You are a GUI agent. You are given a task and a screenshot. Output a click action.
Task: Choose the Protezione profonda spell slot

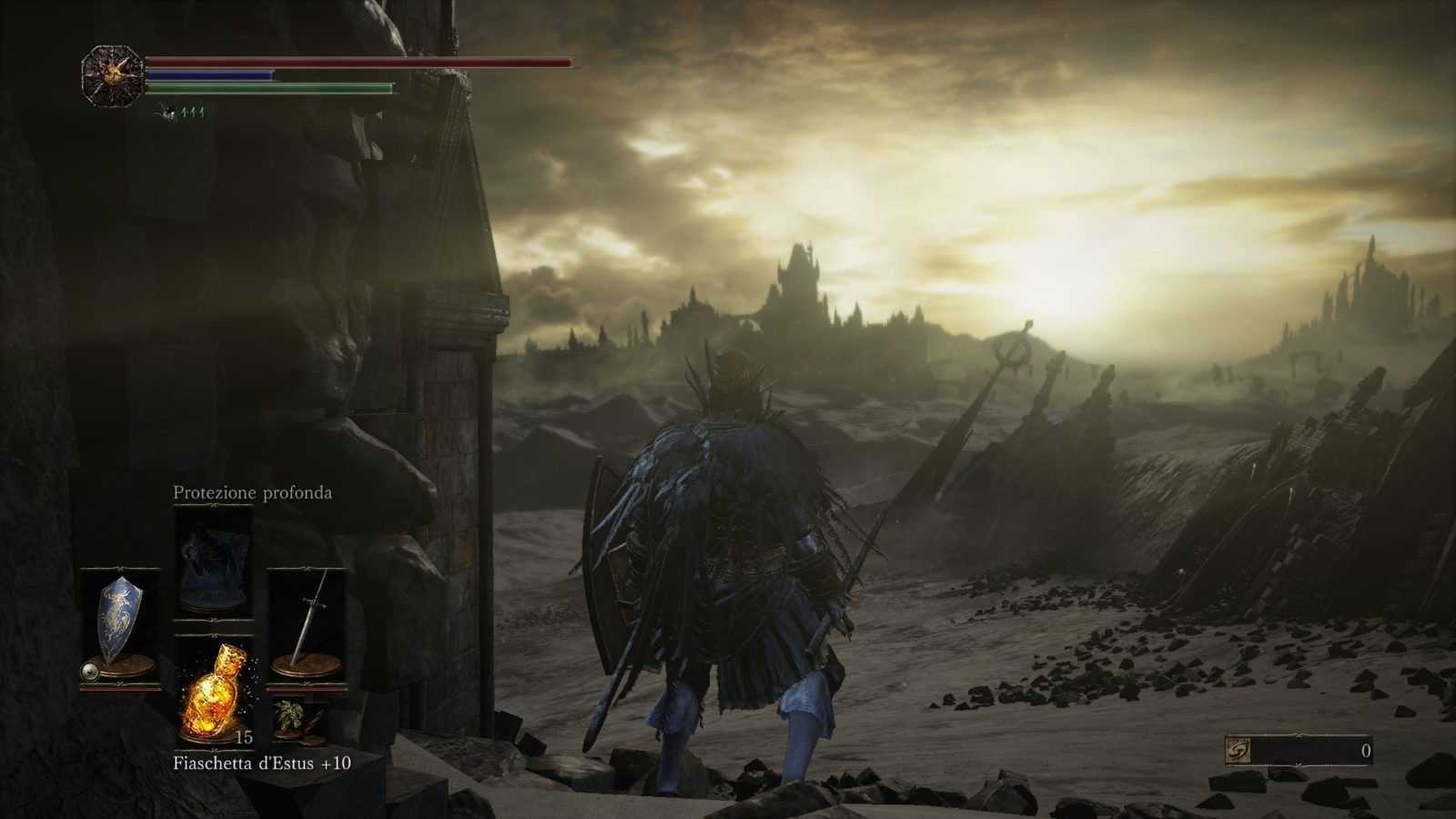(x=213, y=561)
